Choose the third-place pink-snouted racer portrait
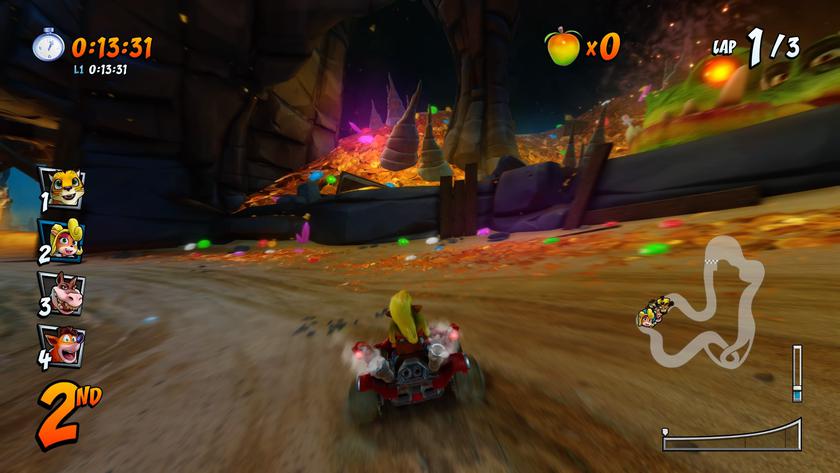Image resolution: width=840 pixels, height=473 pixels. click(x=62, y=293)
